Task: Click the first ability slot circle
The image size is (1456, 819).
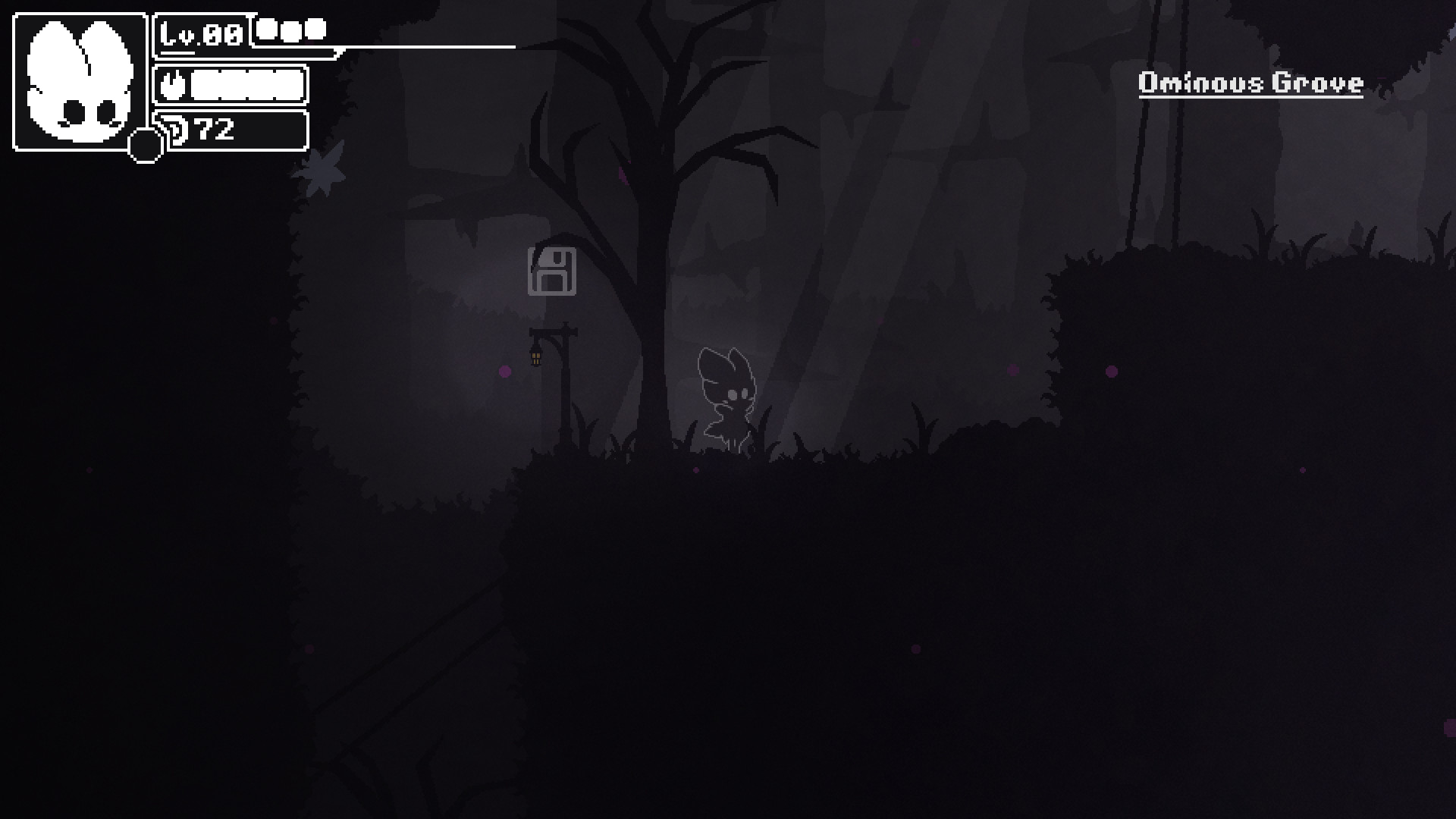Action: (x=265, y=30)
